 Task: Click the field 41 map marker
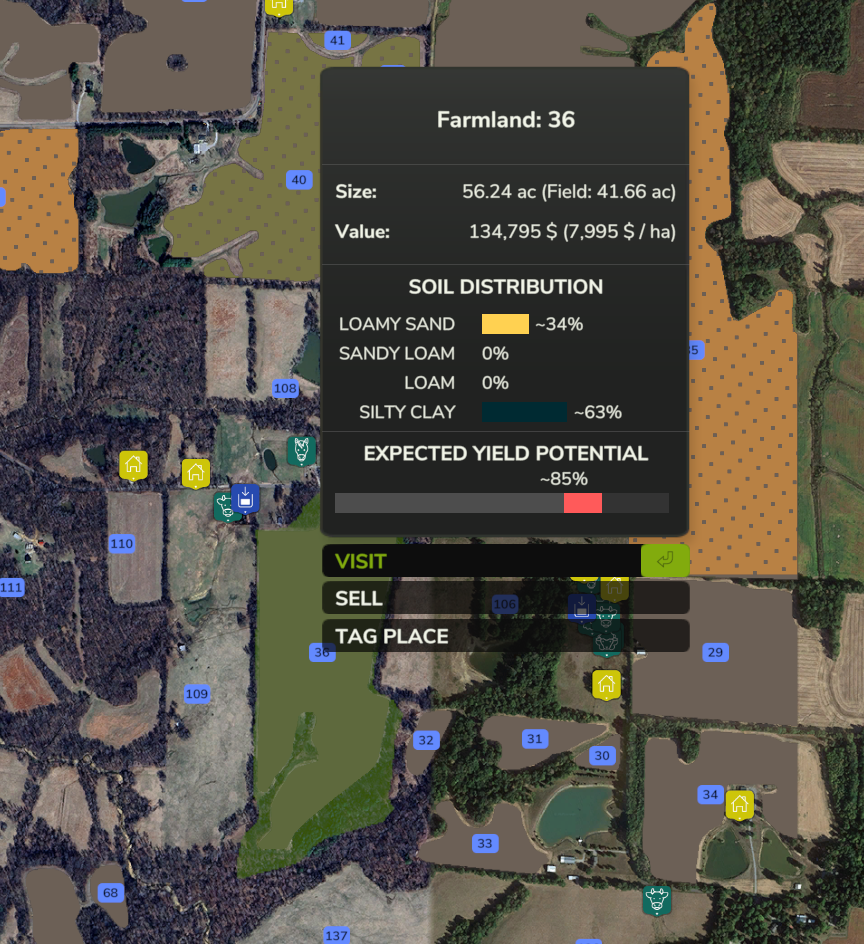tap(337, 41)
